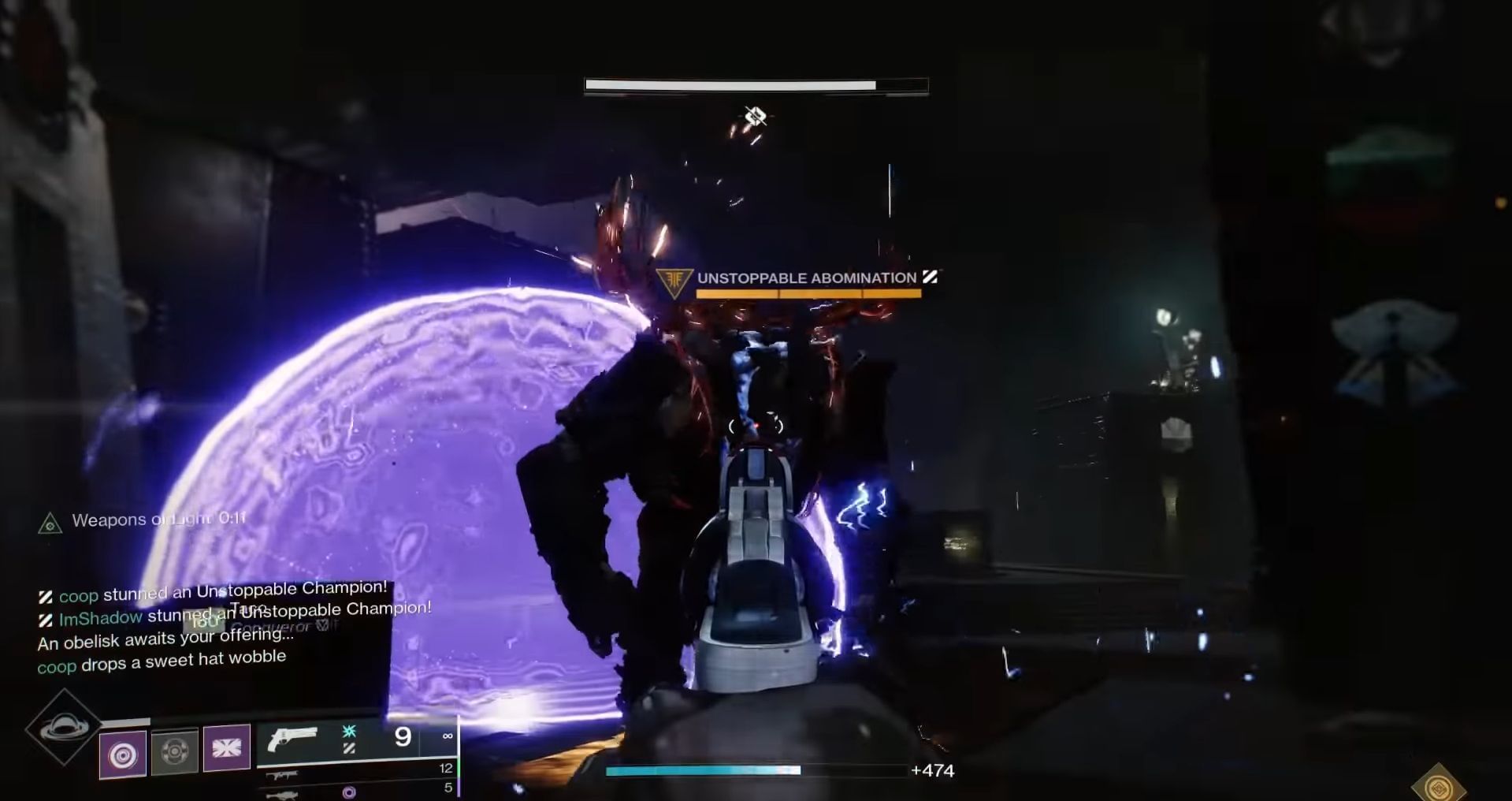Click the charging melee ability icon
The image size is (1512, 801).
[175, 750]
